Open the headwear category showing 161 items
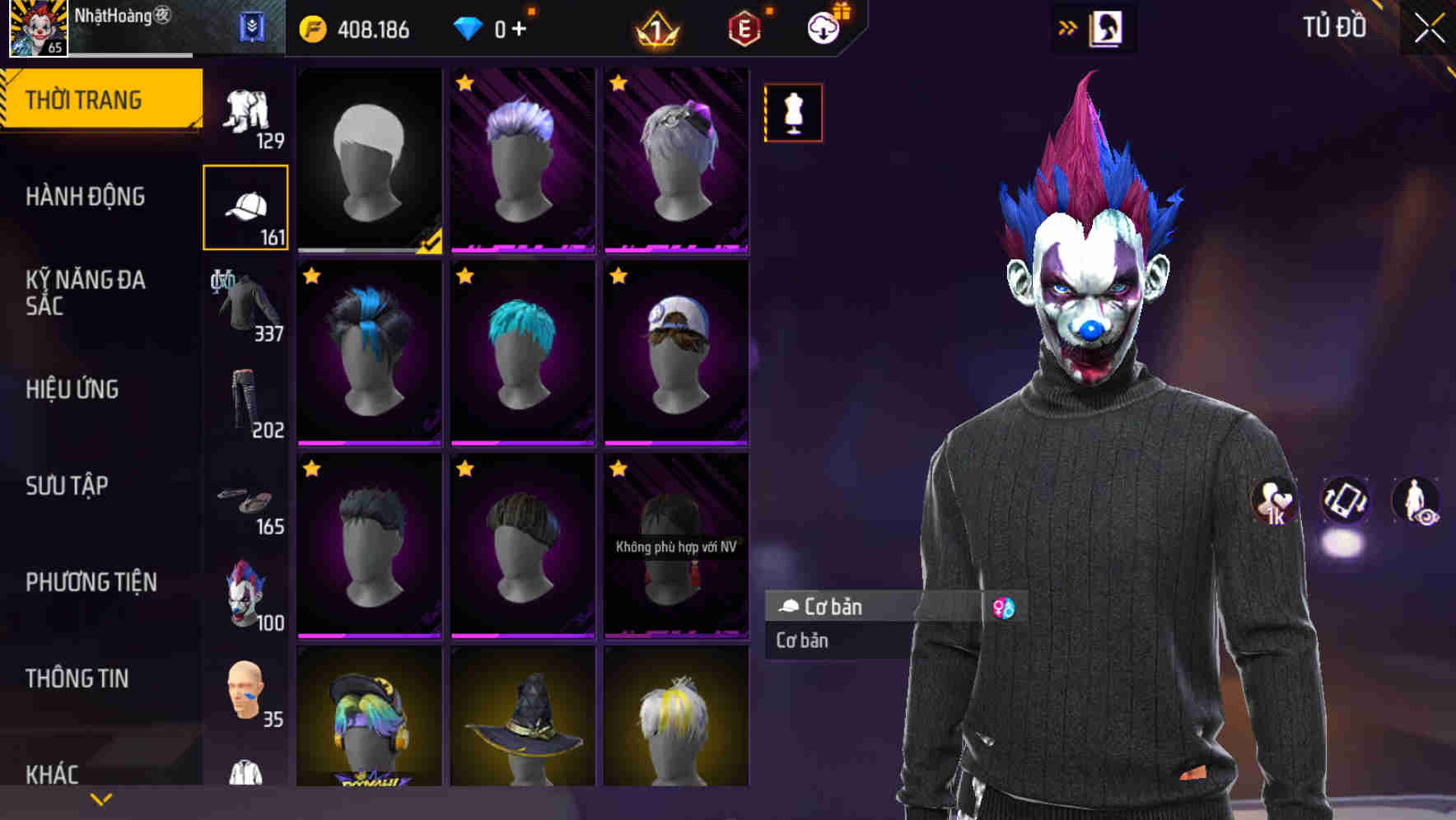 [245, 206]
